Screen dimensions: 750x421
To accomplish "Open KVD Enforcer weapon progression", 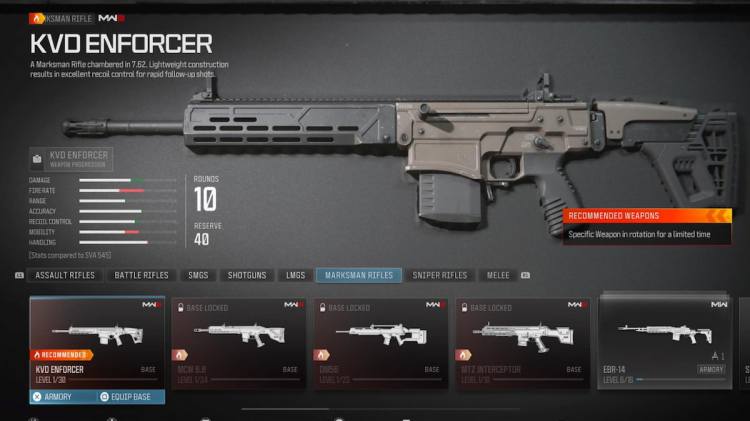I will pos(71,159).
